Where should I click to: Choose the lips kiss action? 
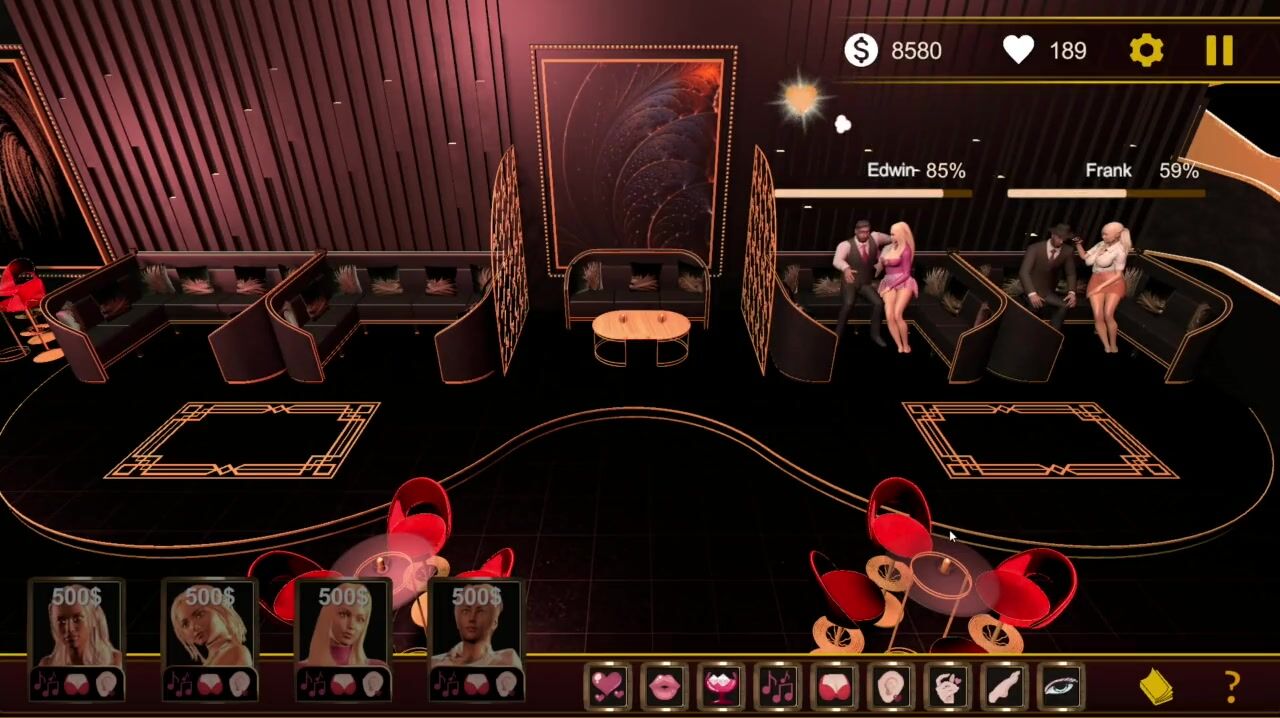pyautogui.click(x=665, y=686)
